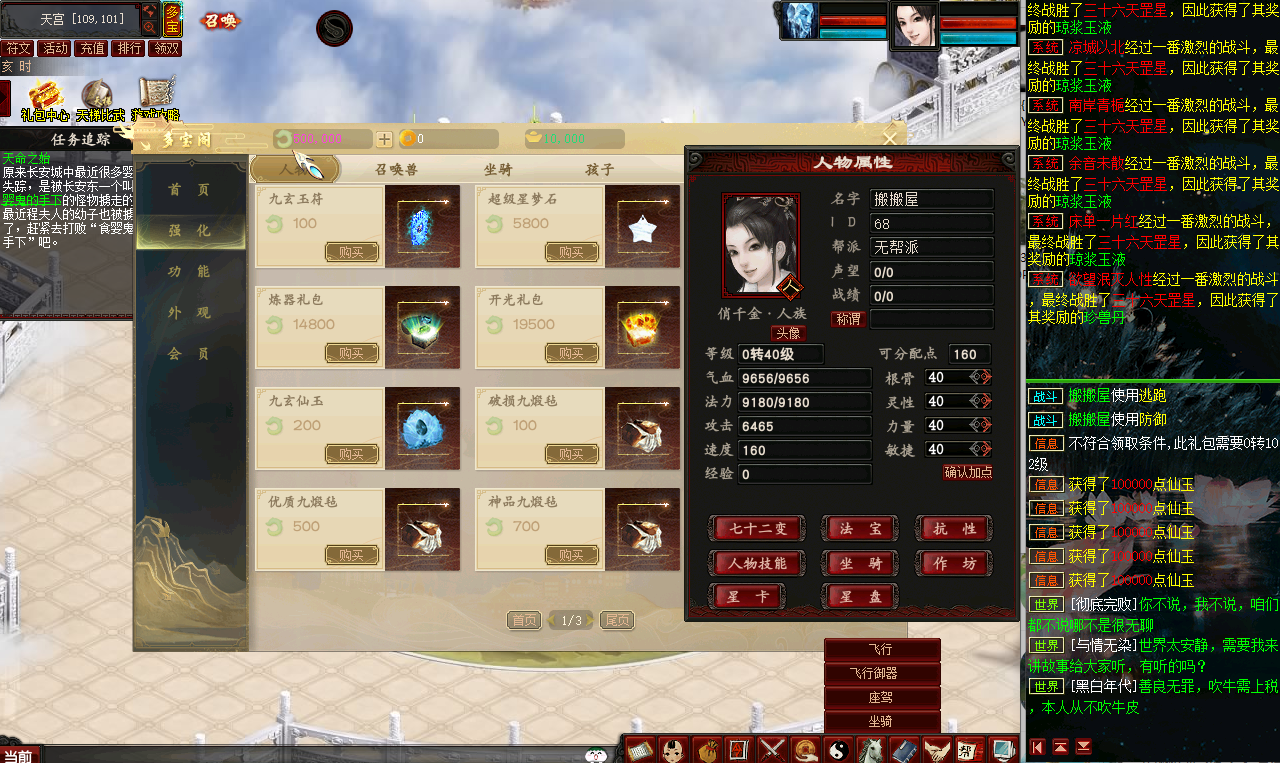Click the 召唤 summon icon at top

220,20
